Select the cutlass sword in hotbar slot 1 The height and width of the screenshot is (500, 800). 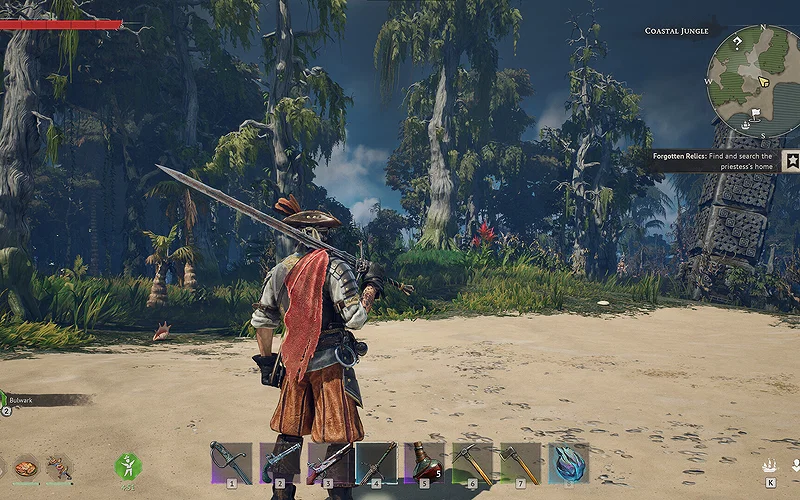[x=231, y=462]
